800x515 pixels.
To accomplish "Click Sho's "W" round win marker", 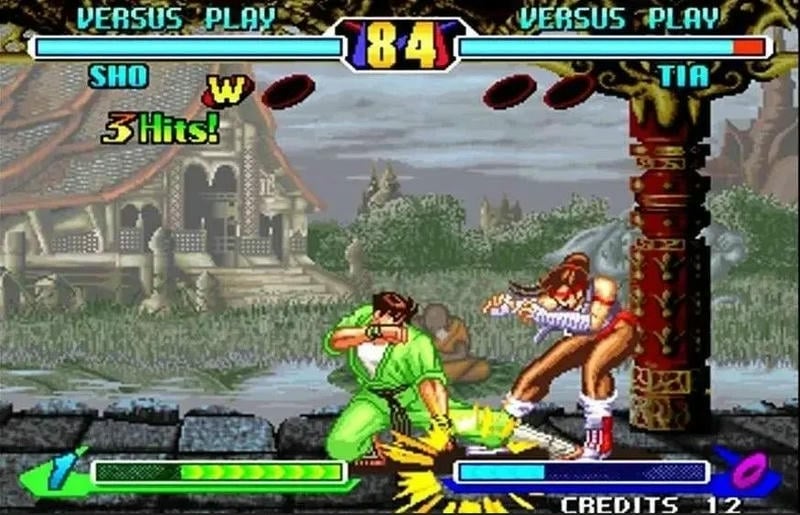I will pyautogui.click(x=225, y=91).
